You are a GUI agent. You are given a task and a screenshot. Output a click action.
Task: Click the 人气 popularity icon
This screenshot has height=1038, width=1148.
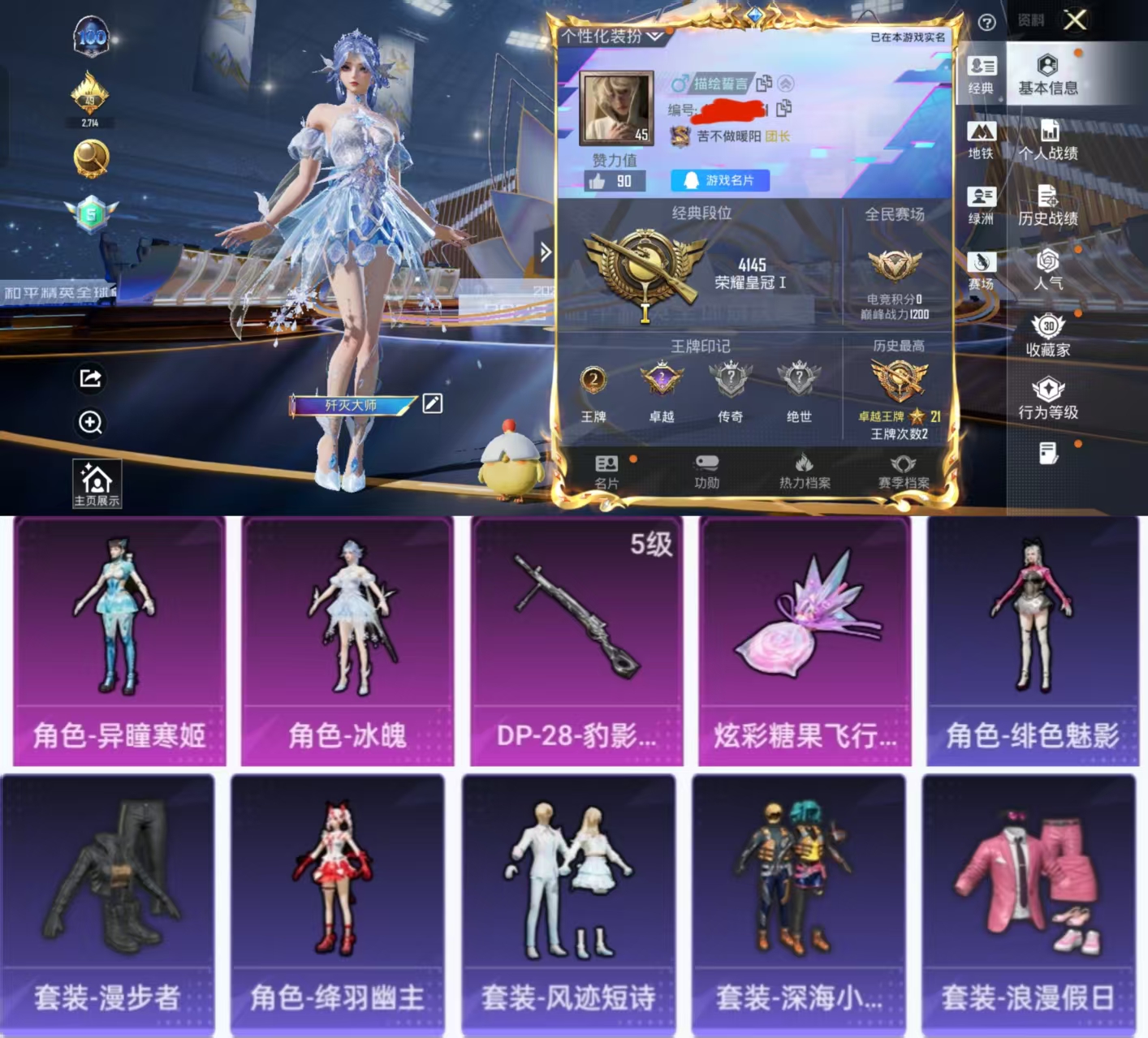tap(1049, 266)
